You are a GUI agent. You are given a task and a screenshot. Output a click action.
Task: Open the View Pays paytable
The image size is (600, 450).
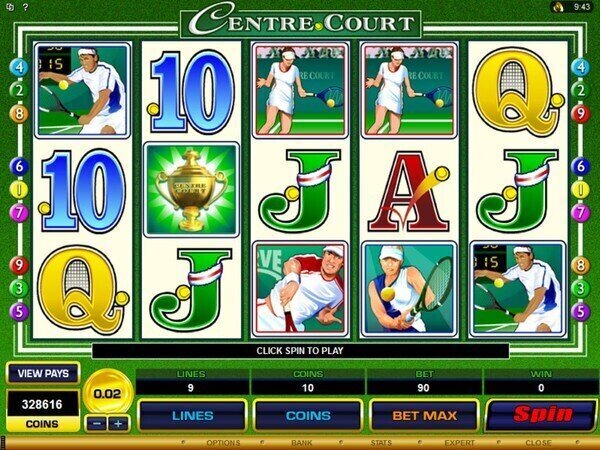coord(43,373)
